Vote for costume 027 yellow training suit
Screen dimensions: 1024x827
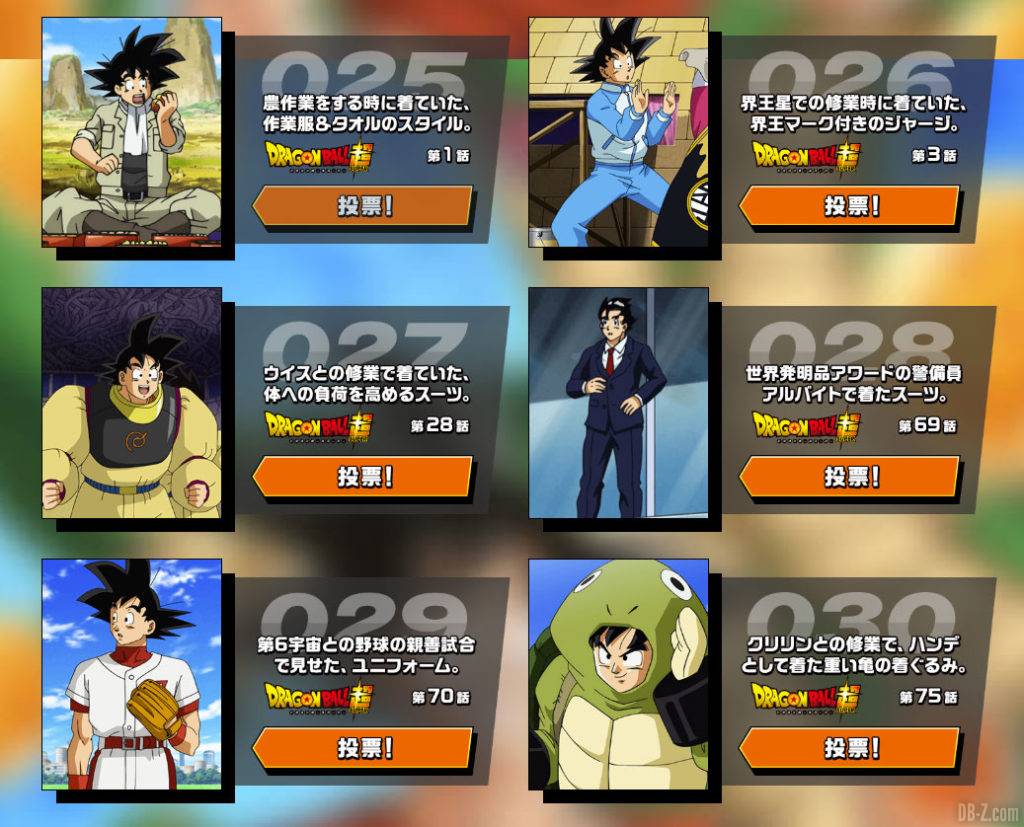(x=362, y=477)
